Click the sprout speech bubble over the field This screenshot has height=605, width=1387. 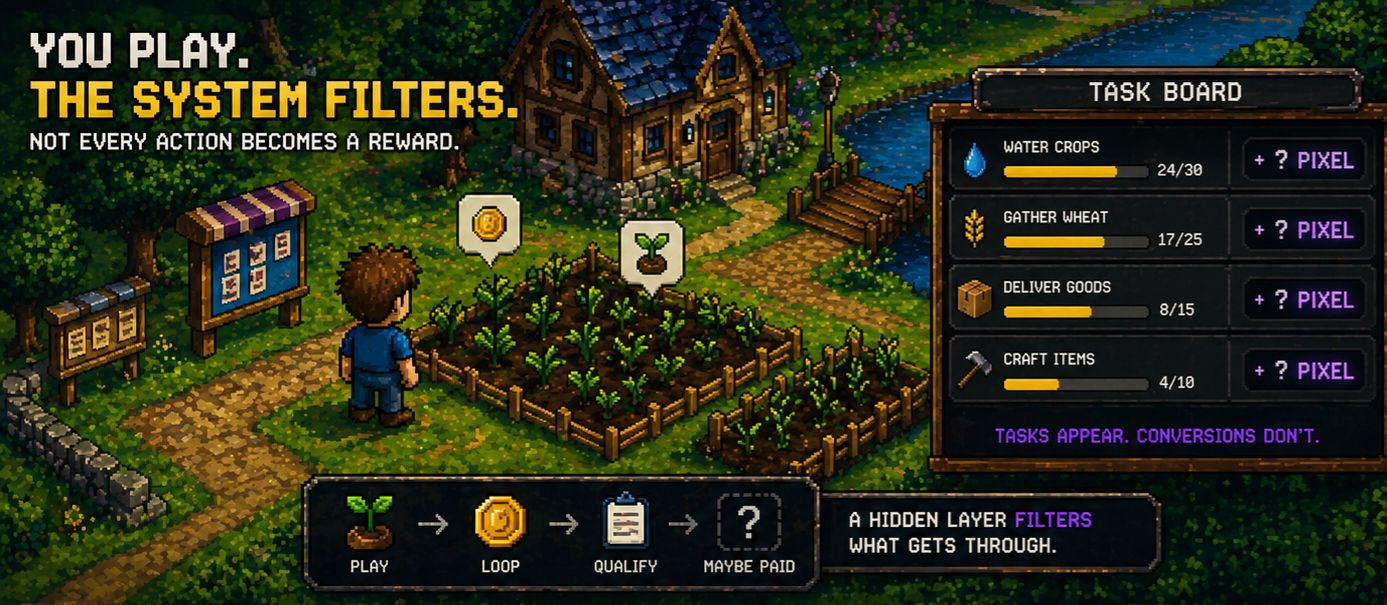coord(651,250)
